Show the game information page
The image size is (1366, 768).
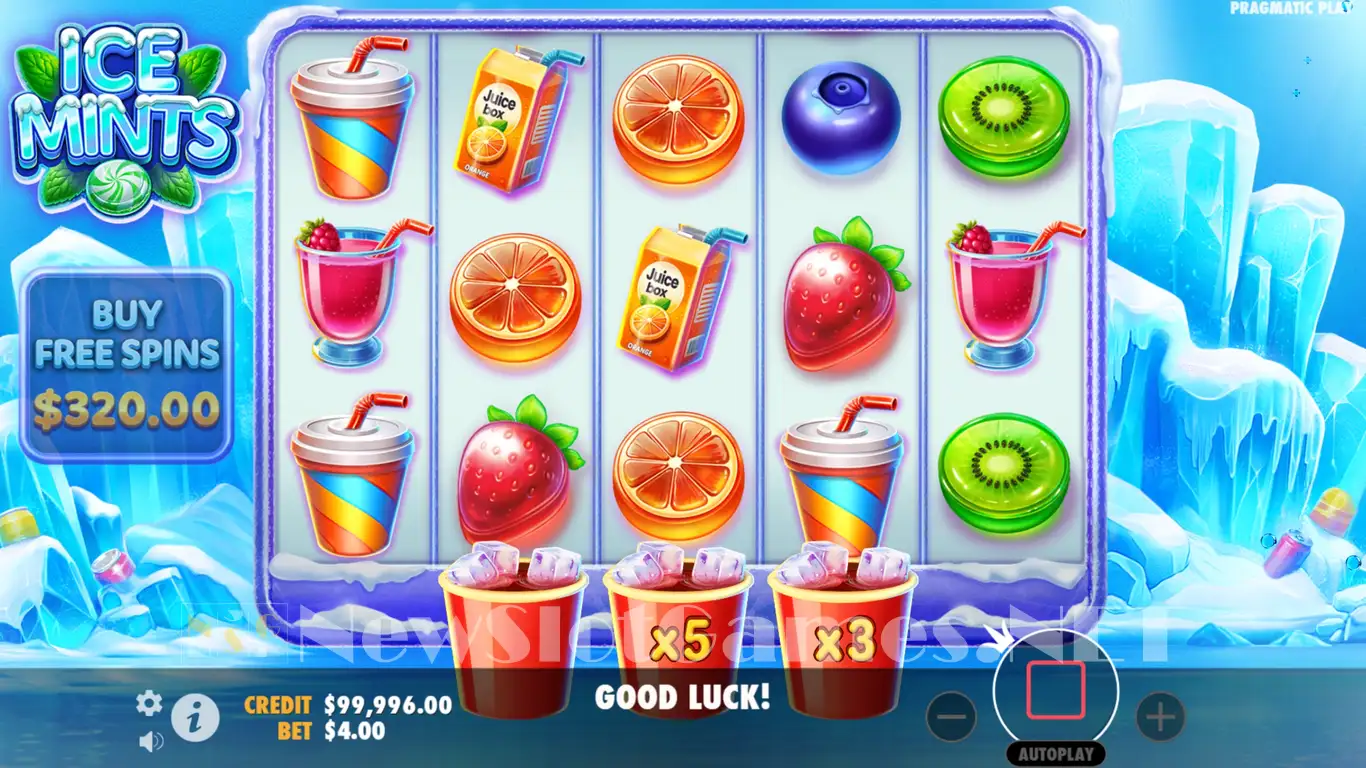click(x=195, y=717)
